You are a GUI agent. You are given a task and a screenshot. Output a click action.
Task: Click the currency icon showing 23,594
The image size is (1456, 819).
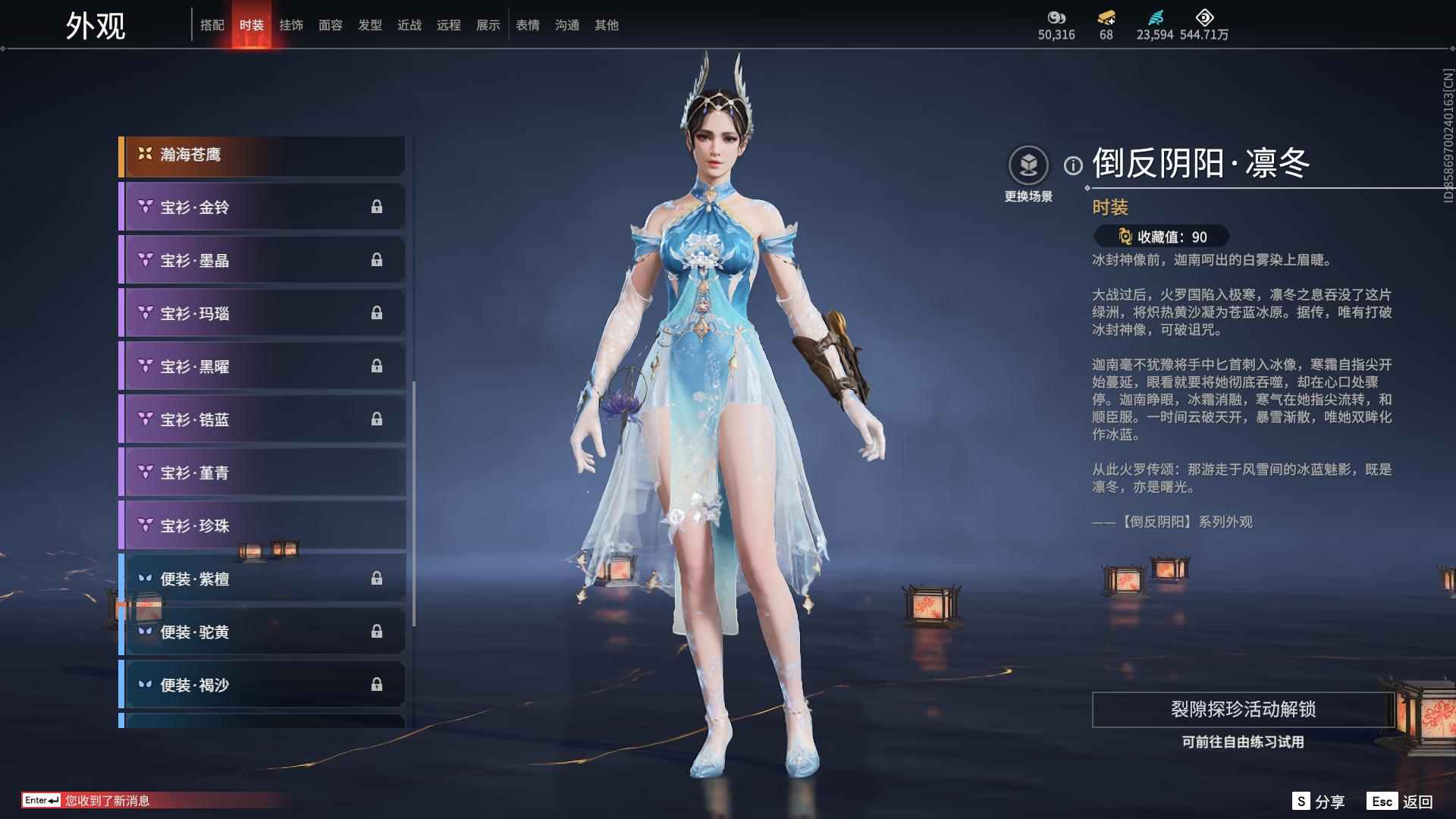1153,17
